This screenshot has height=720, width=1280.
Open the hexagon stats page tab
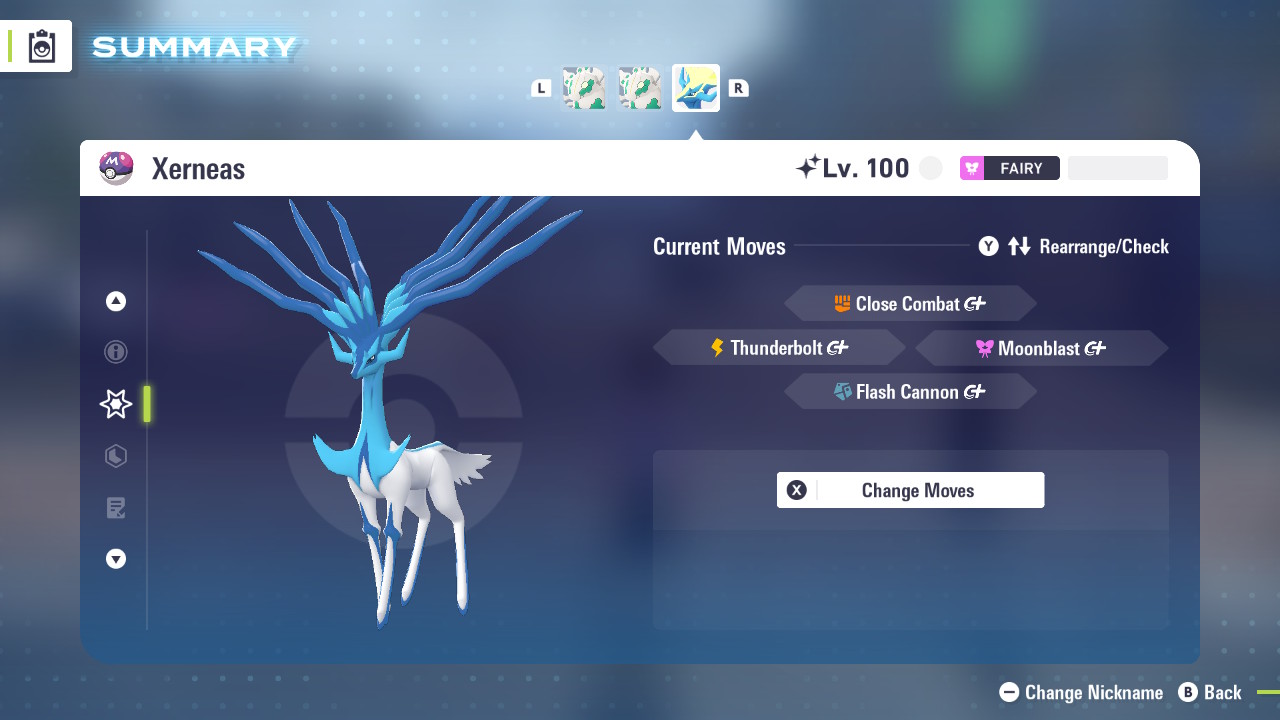pos(116,456)
